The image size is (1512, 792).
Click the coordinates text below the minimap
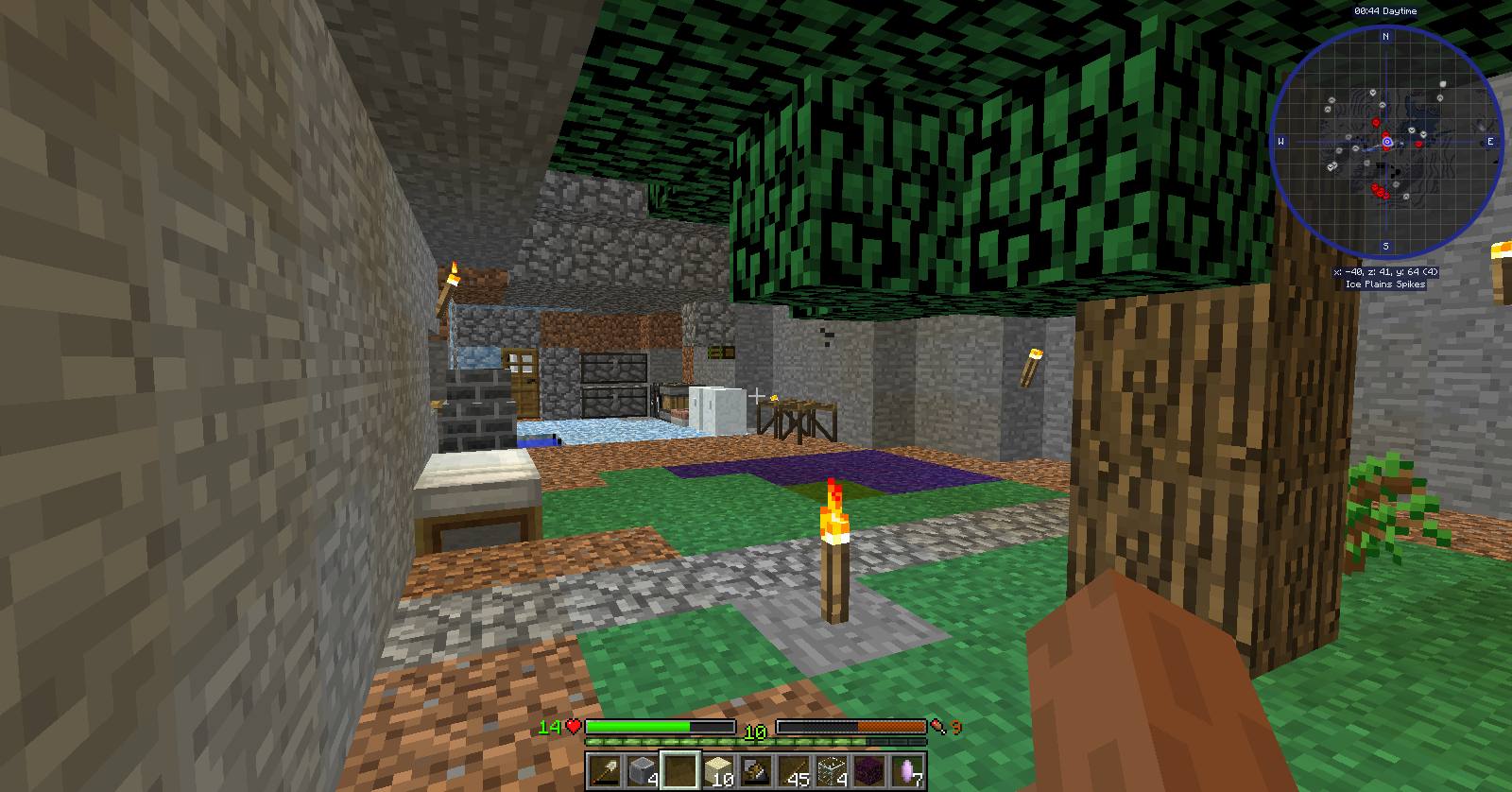click(x=1386, y=271)
